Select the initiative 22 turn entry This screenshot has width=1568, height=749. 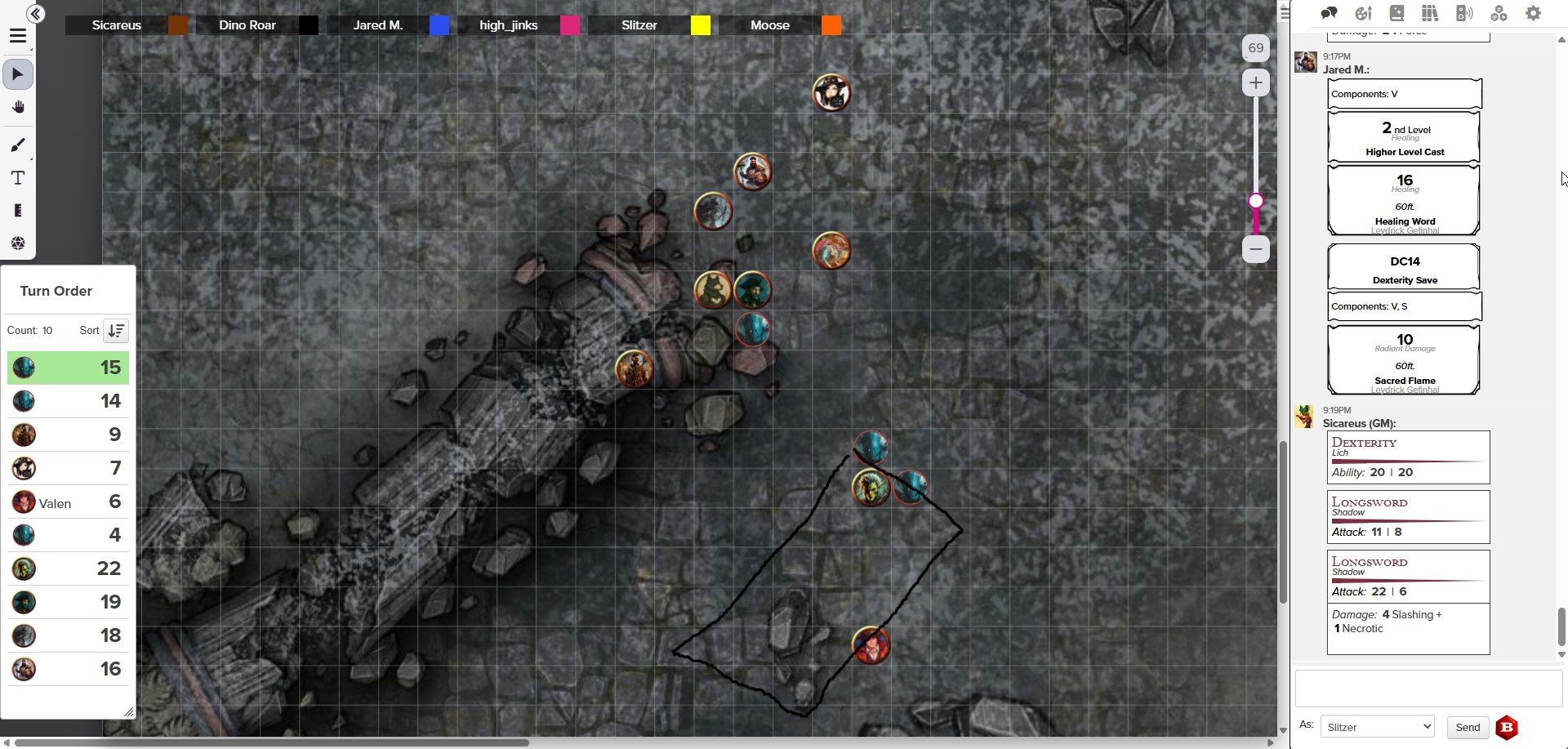[x=68, y=568]
